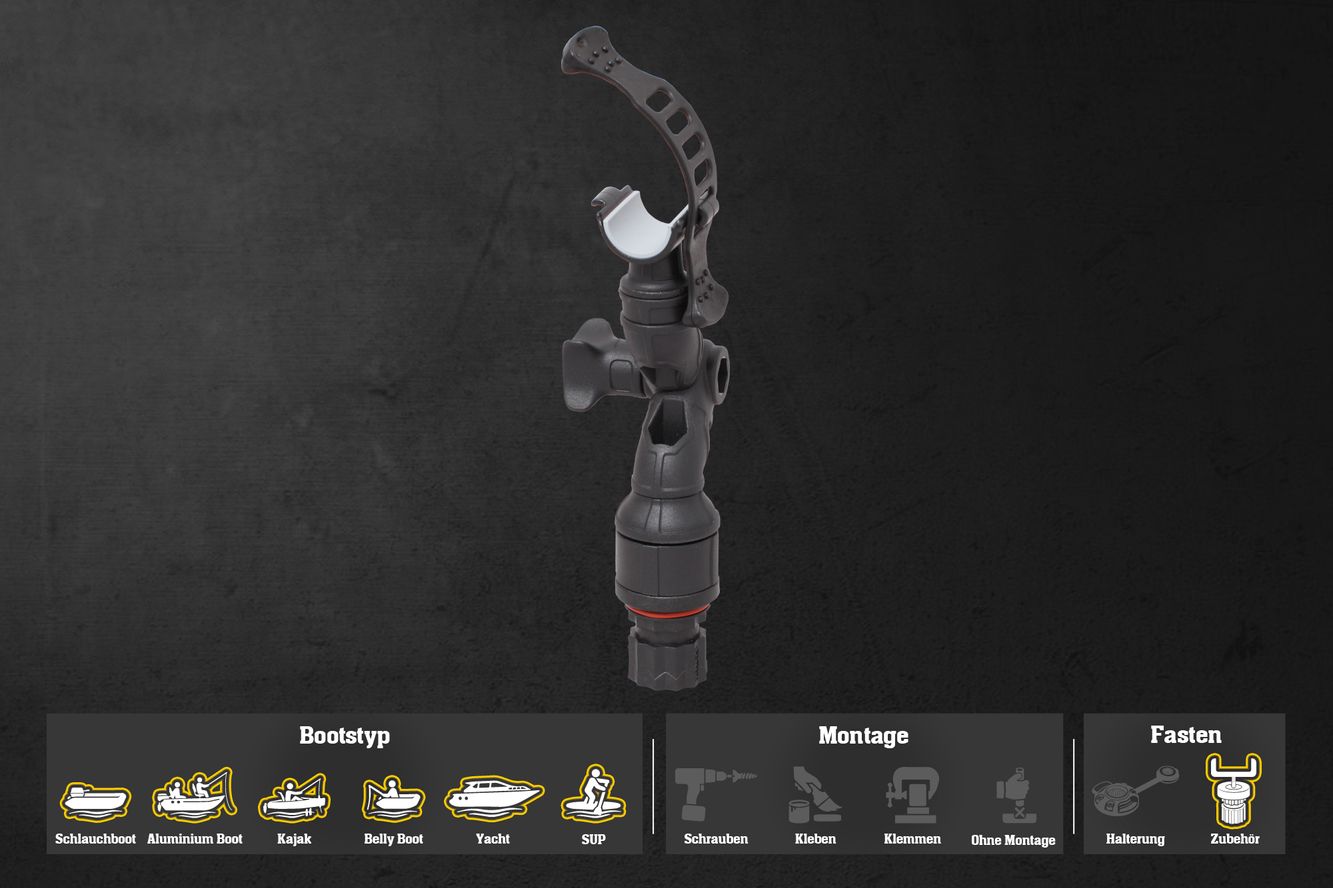The image size is (1333, 888).
Task: Pick the Klemmen clamp mounting option
Action: click(x=911, y=796)
